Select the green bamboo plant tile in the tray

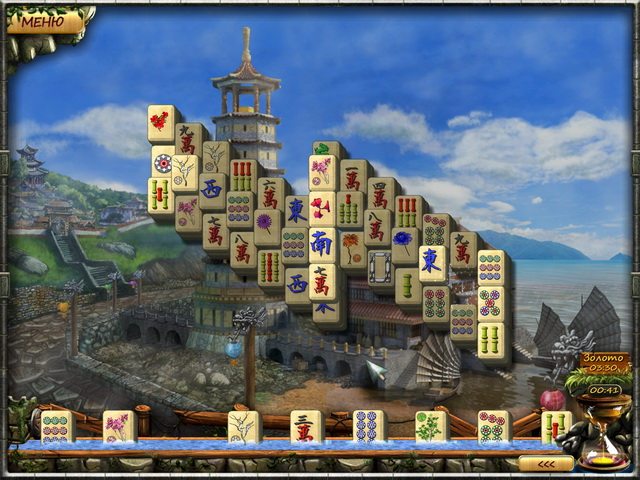point(429,425)
